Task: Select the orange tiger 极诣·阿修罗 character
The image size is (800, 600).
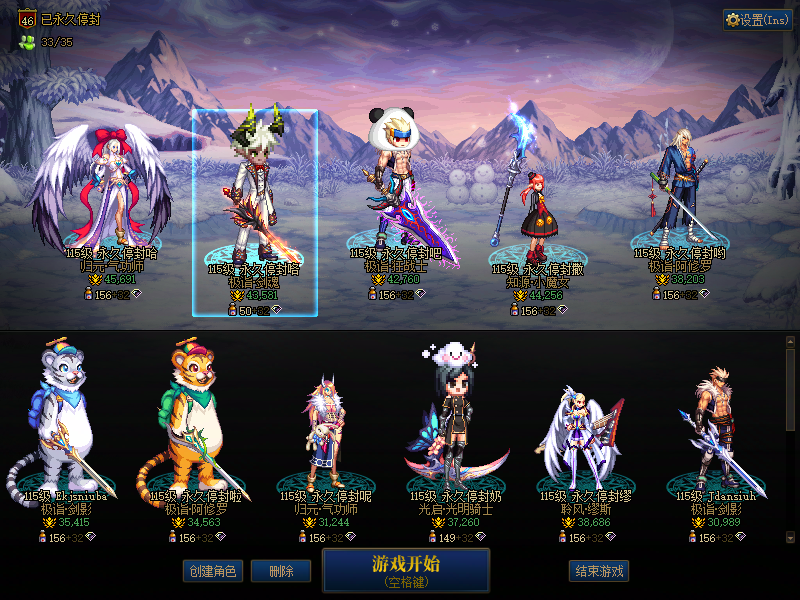Action: pos(196,430)
